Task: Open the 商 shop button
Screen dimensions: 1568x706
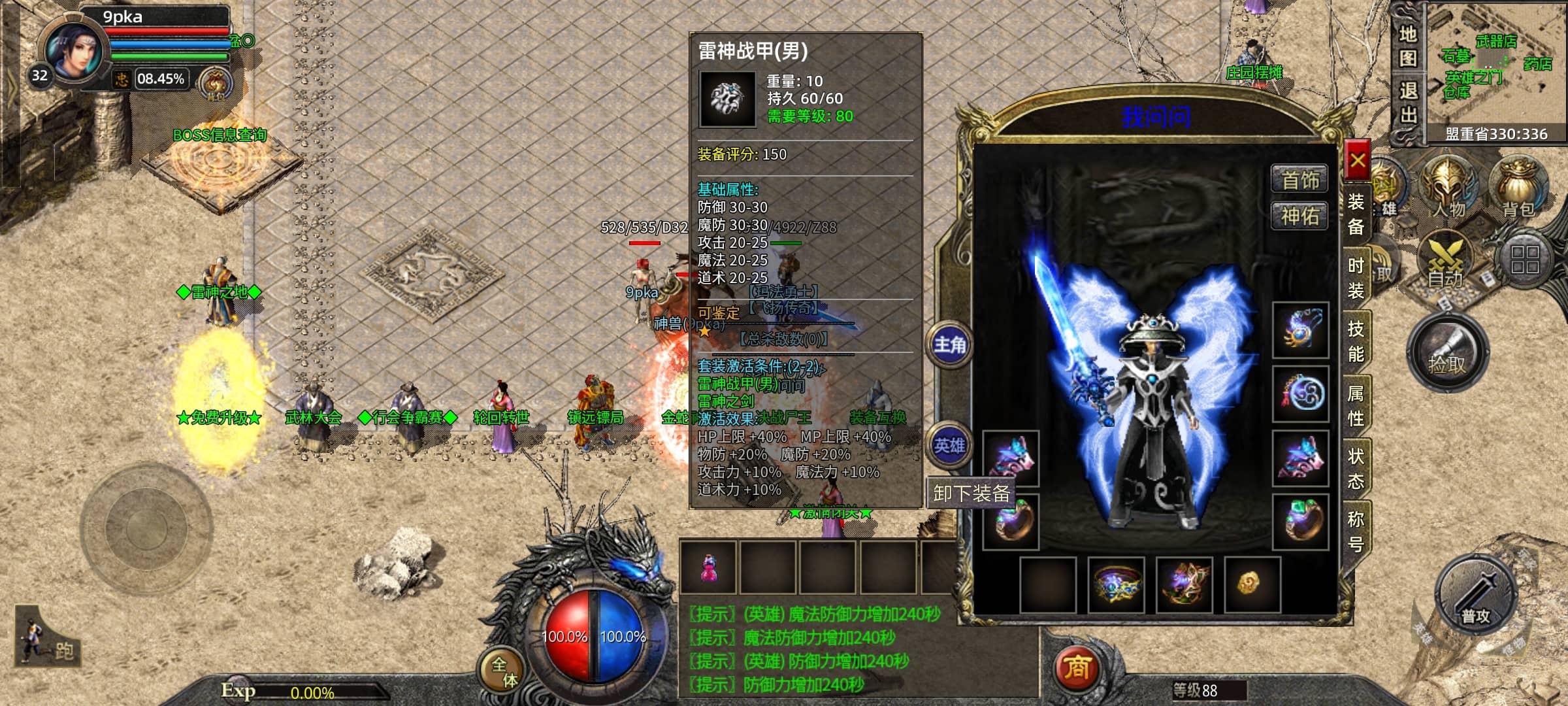Action: coord(1077,668)
